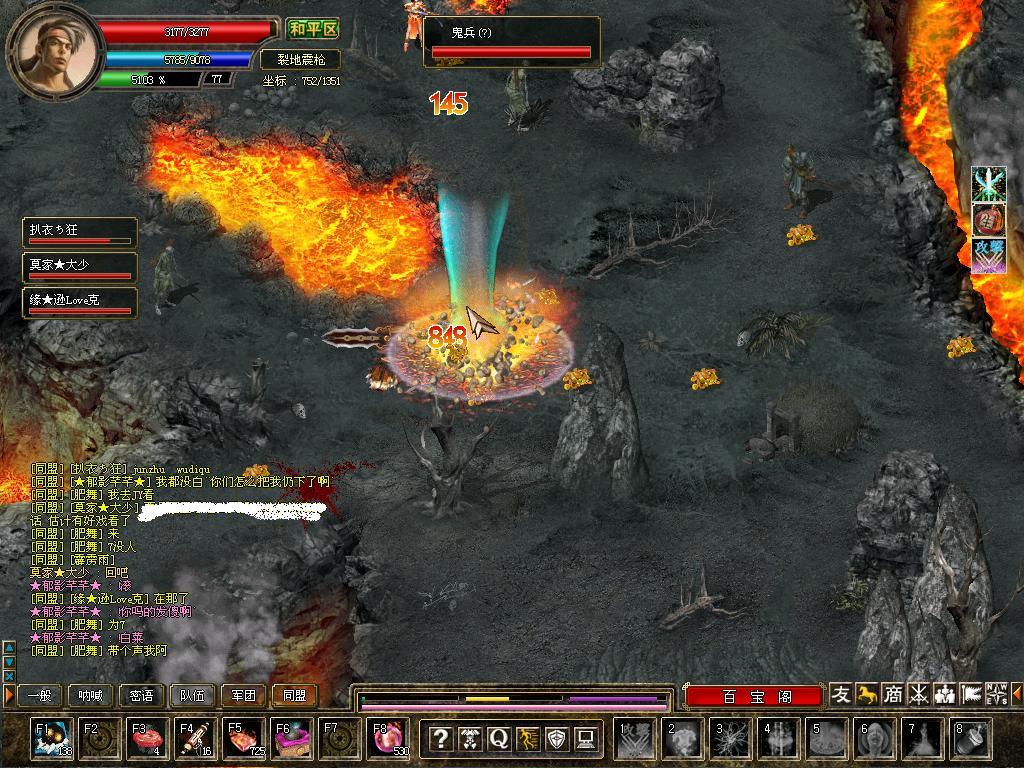Toggle the 和平区 peace zone indicator
Image resolution: width=1024 pixels, height=768 pixels.
coord(312,29)
